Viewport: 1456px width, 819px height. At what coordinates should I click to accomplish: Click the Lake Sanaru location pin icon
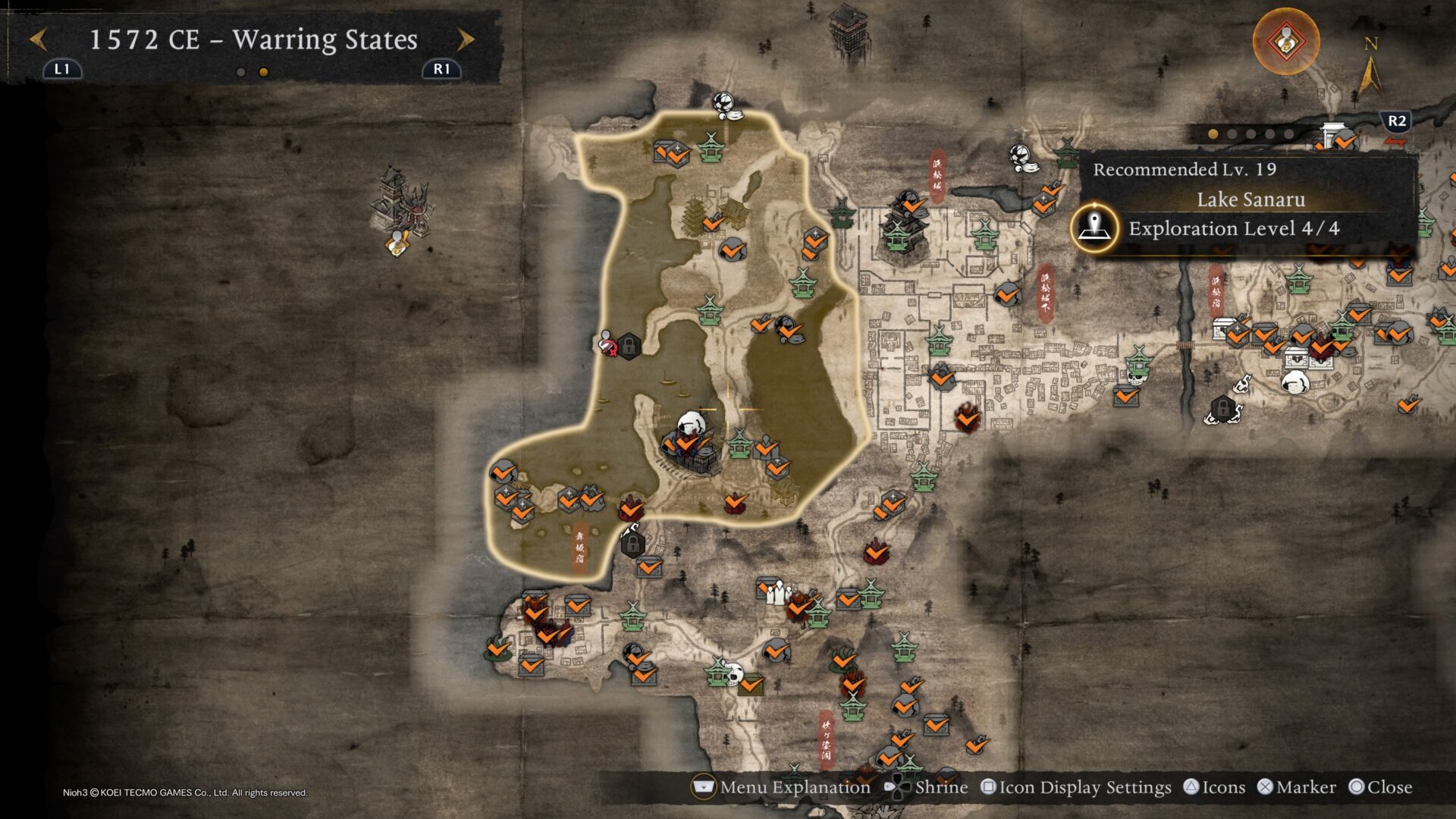(1094, 227)
